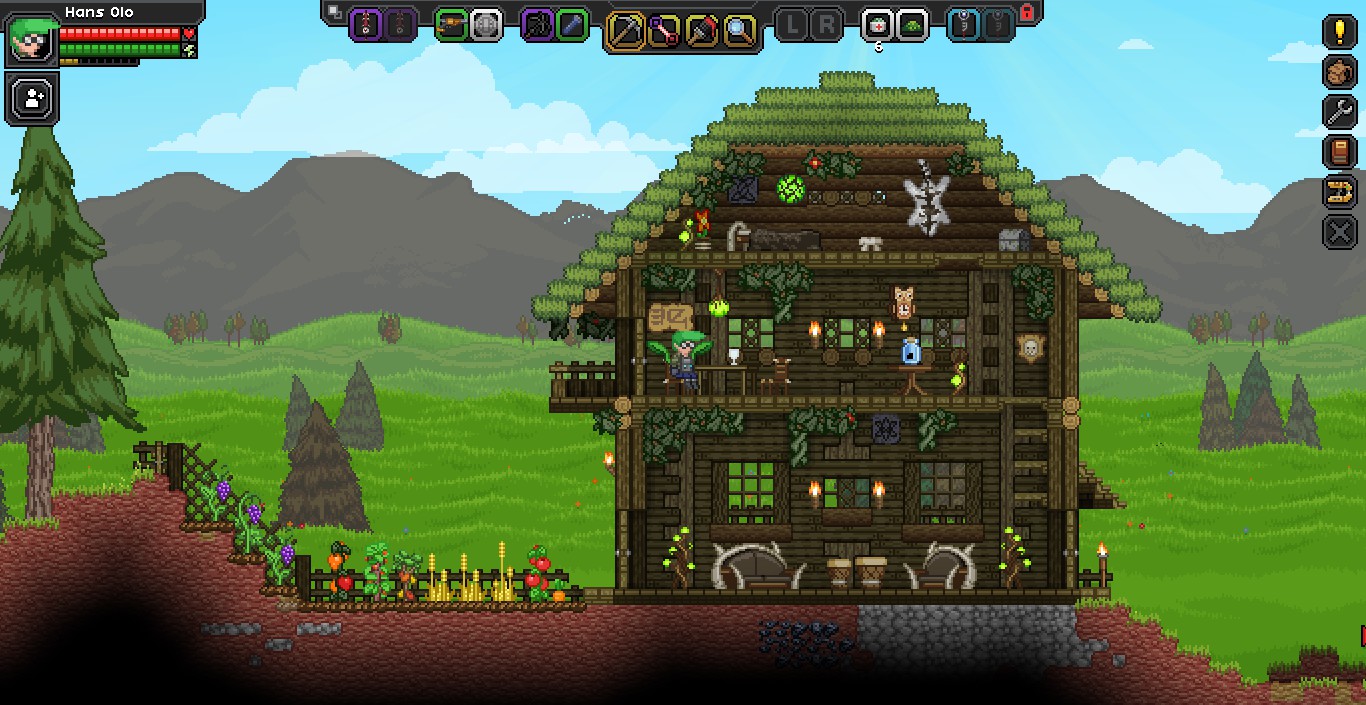This screenshot has width=1366, height=705.
Task: Click the greyed-out X sidebar button
Action: coord(1340,232)
